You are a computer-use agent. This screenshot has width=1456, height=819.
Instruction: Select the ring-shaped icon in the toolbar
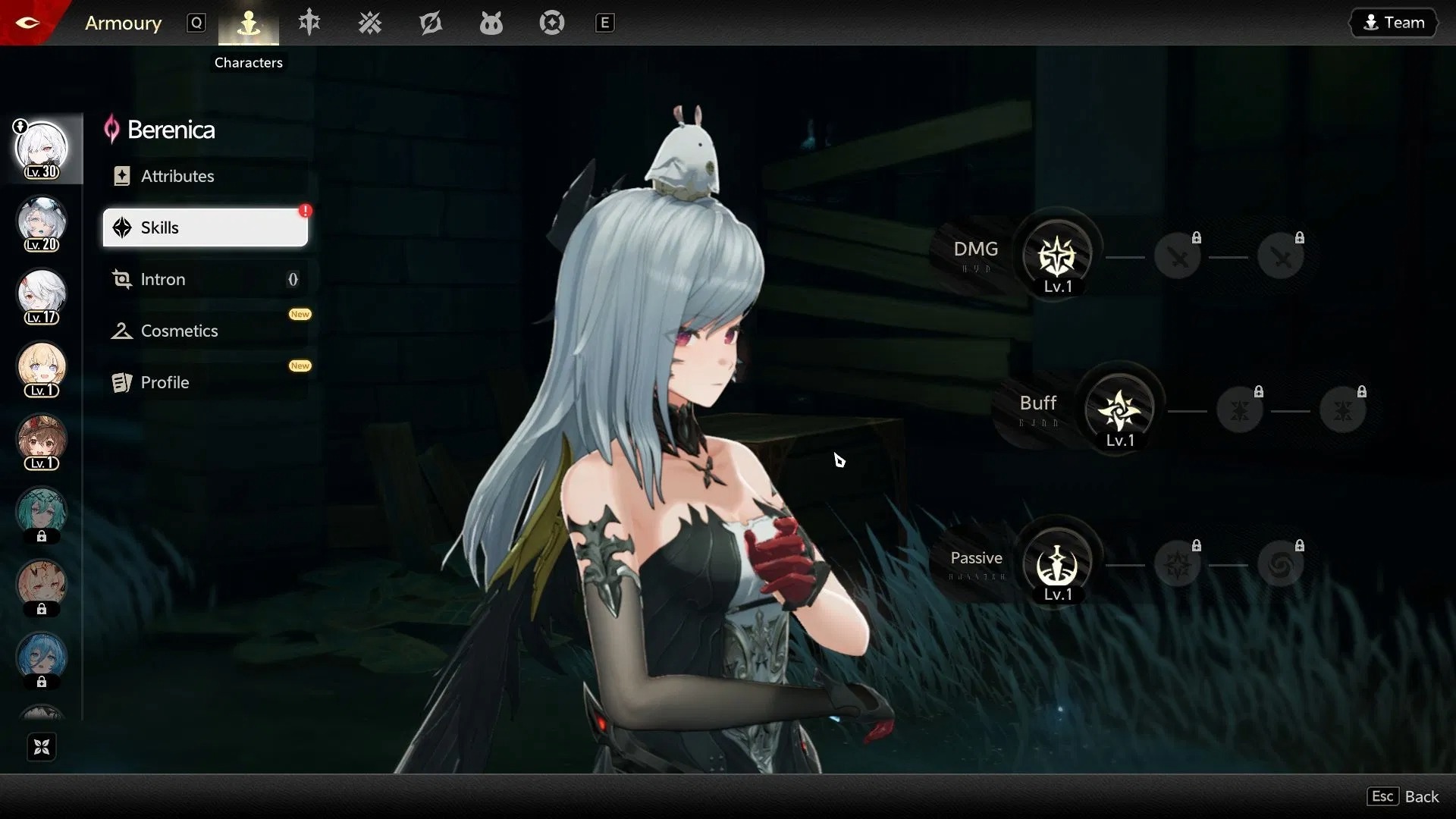pyautogui.click(x=551, y=23)
